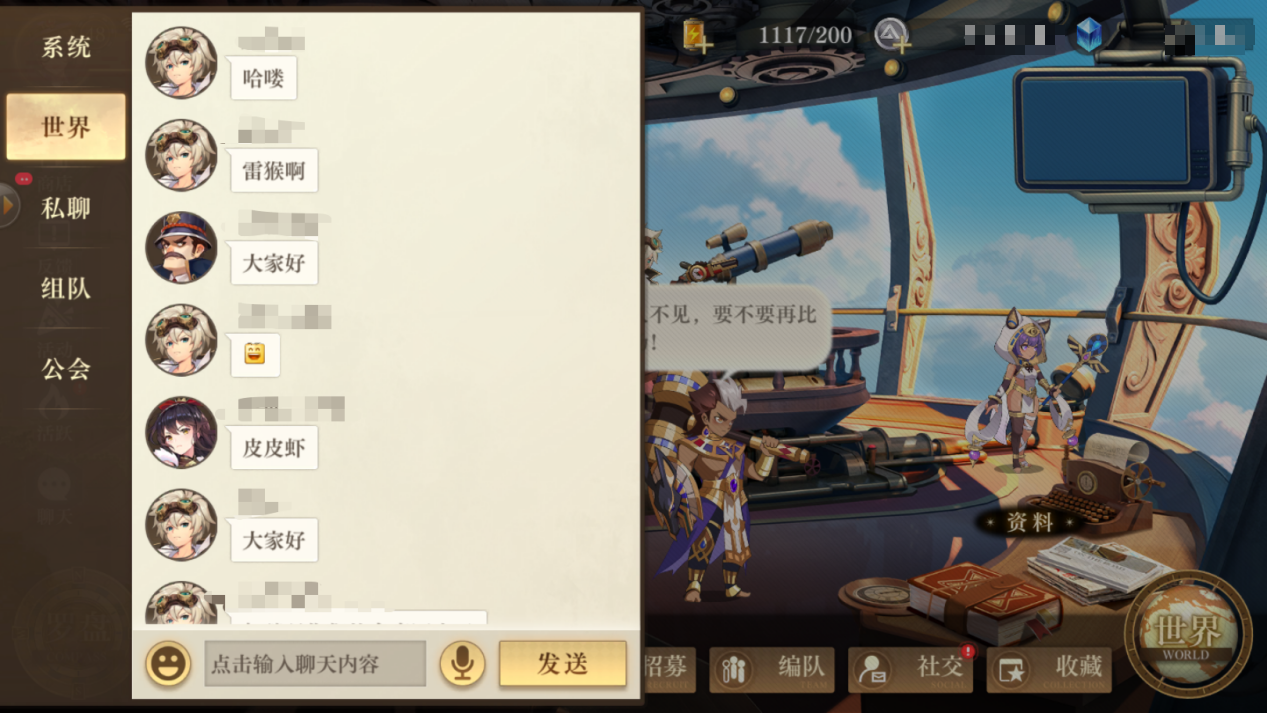Viewport: 1267px width, 713px height.
Task: Open the emoji smiley picker
Action: click(168, 664)
